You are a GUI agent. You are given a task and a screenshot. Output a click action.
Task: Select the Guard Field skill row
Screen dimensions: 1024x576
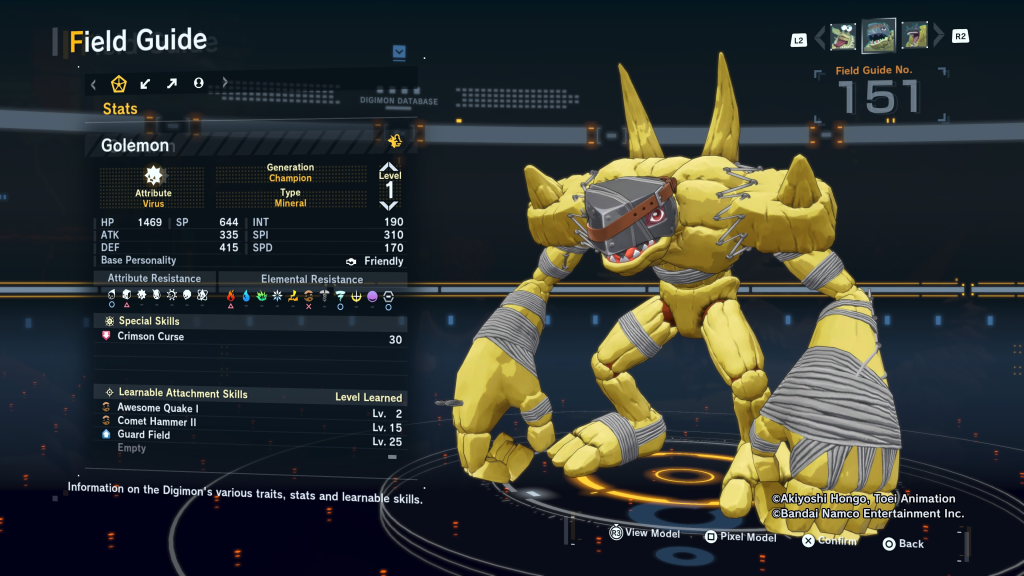point(144,435)
